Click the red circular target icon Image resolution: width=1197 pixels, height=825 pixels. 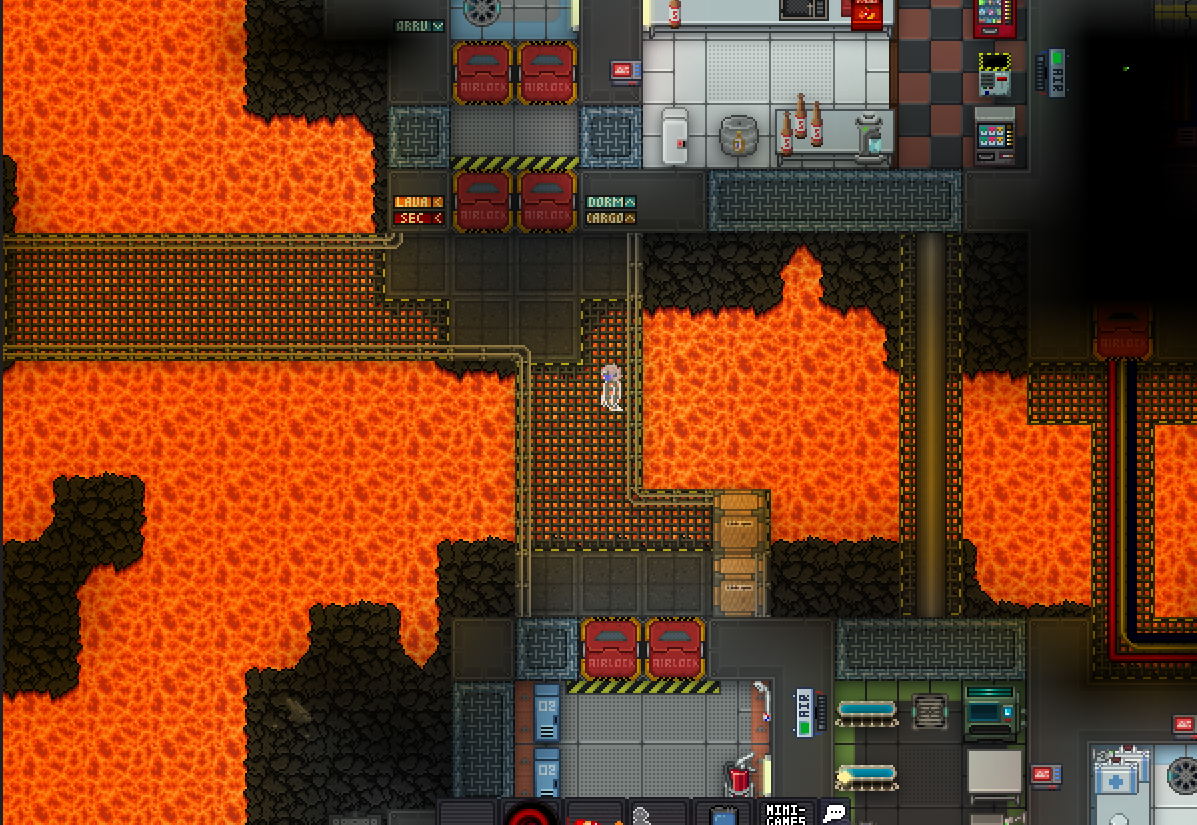[530, 815]
